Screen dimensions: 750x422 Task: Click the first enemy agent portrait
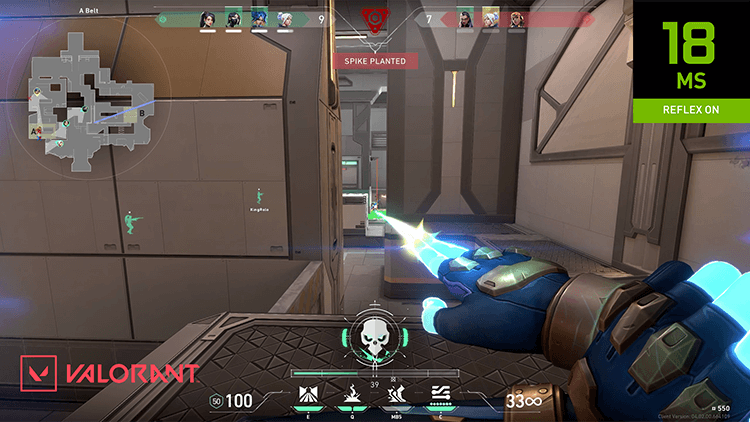coord(465,18)
